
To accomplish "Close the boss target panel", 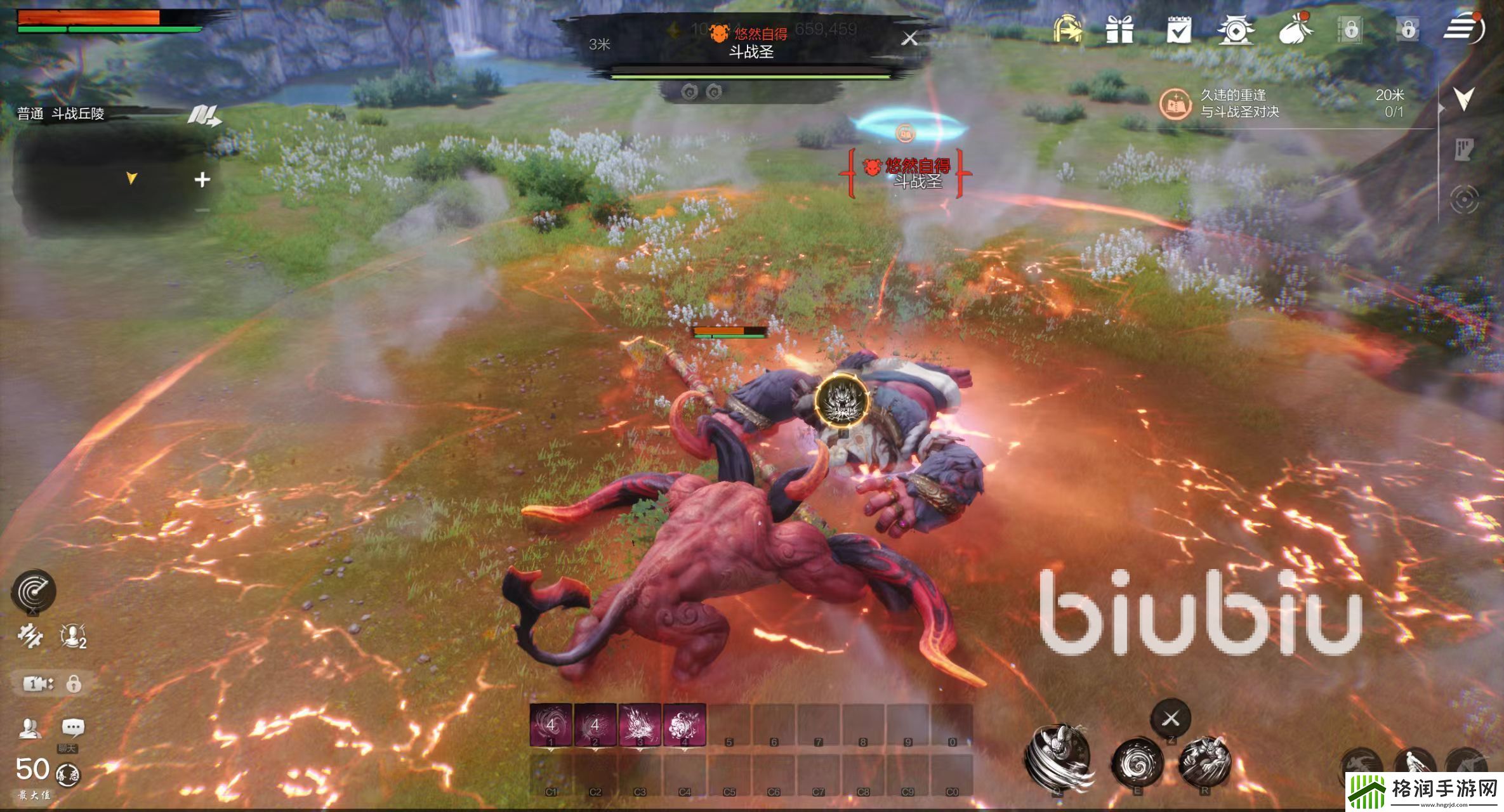I will (909, 39).
